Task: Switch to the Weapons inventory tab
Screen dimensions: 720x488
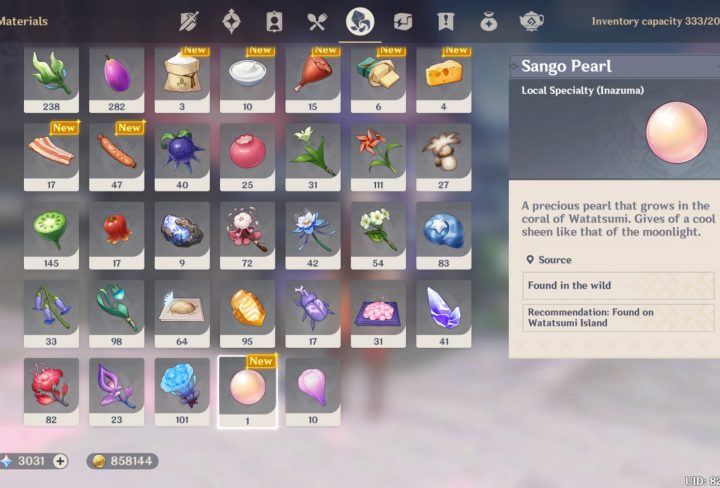Action: coord(189,21)
